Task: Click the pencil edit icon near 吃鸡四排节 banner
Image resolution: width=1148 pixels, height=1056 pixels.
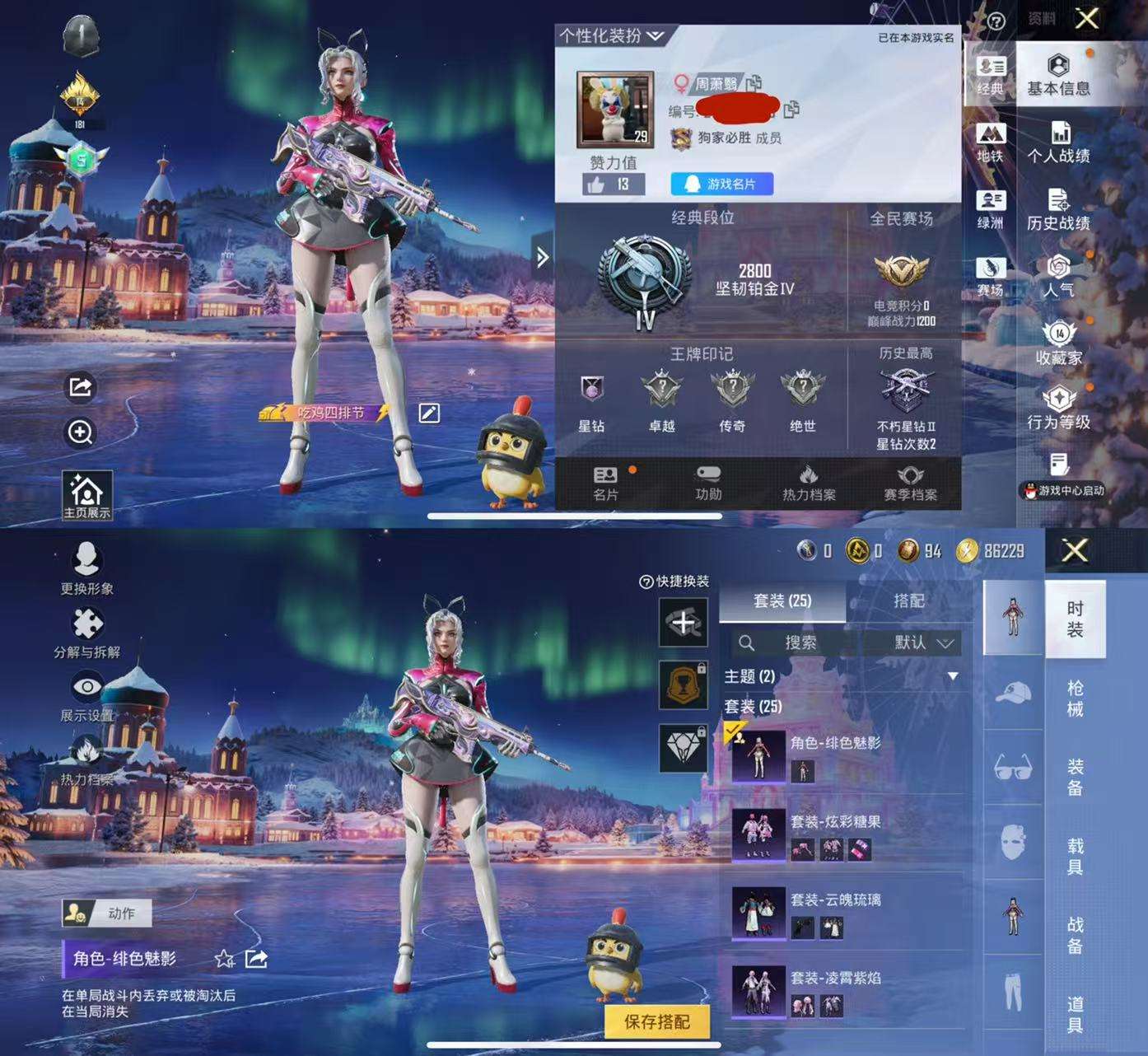Action: pyautogui.click(x=427, y=414)
